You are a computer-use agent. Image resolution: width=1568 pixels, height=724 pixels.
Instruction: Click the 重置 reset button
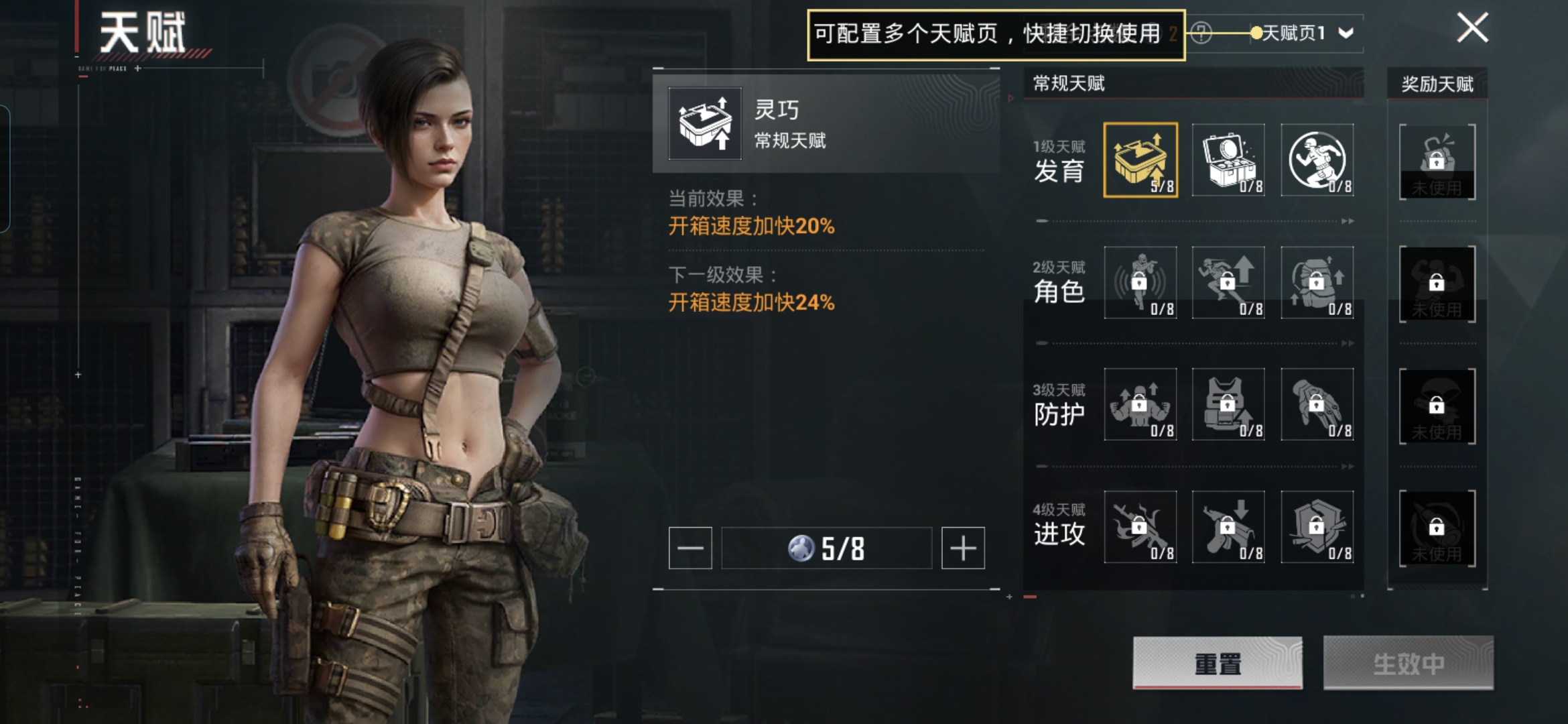tap(1218, 663)
